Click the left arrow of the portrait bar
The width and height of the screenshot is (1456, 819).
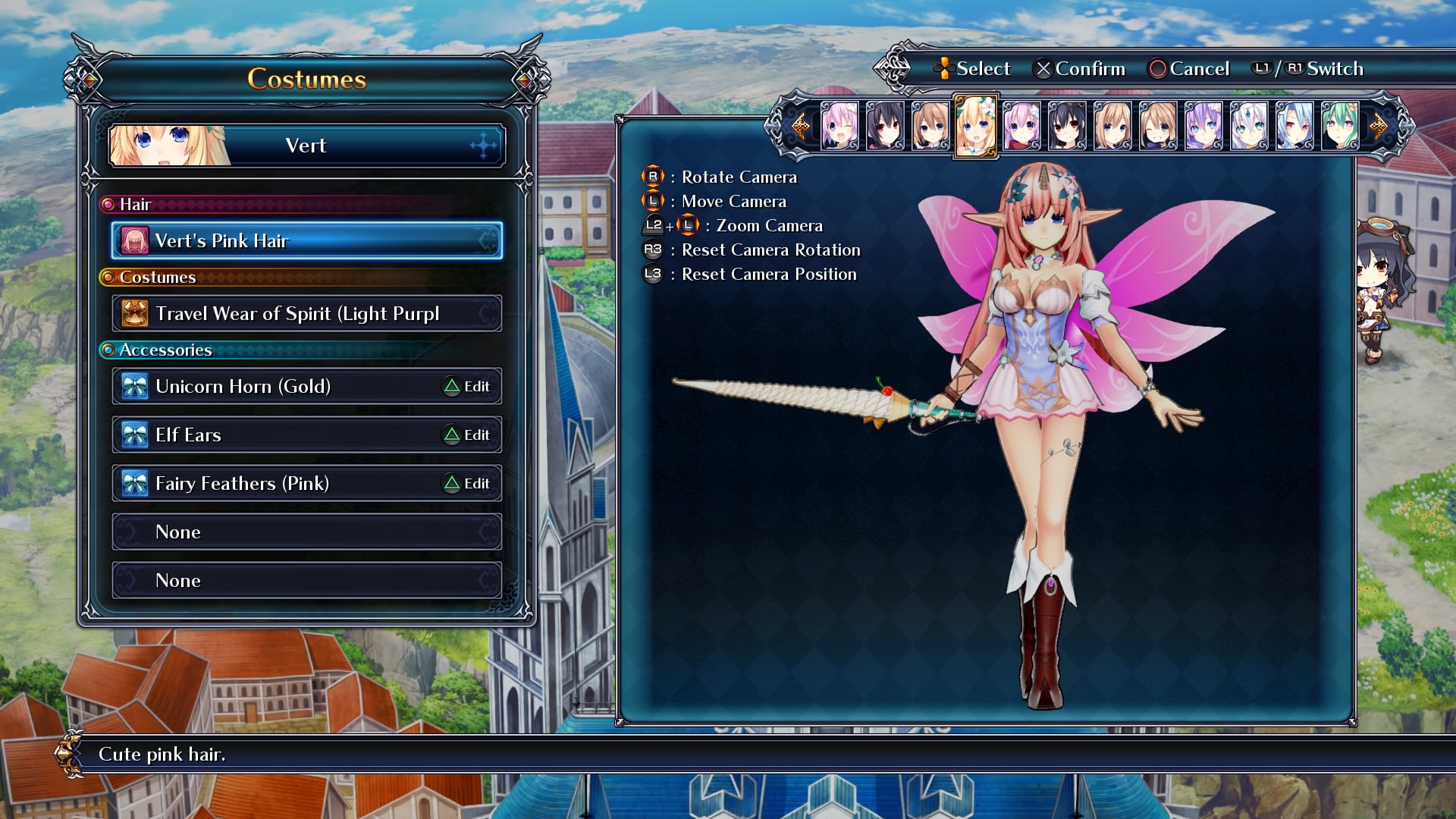799,126
